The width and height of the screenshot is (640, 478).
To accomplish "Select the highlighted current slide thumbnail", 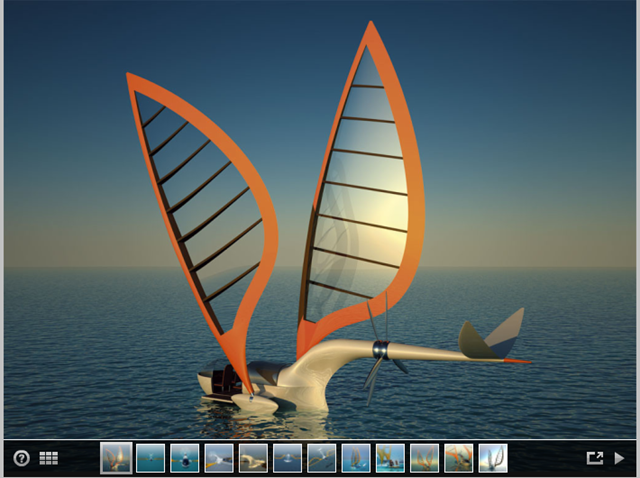I will pos(116,458).
